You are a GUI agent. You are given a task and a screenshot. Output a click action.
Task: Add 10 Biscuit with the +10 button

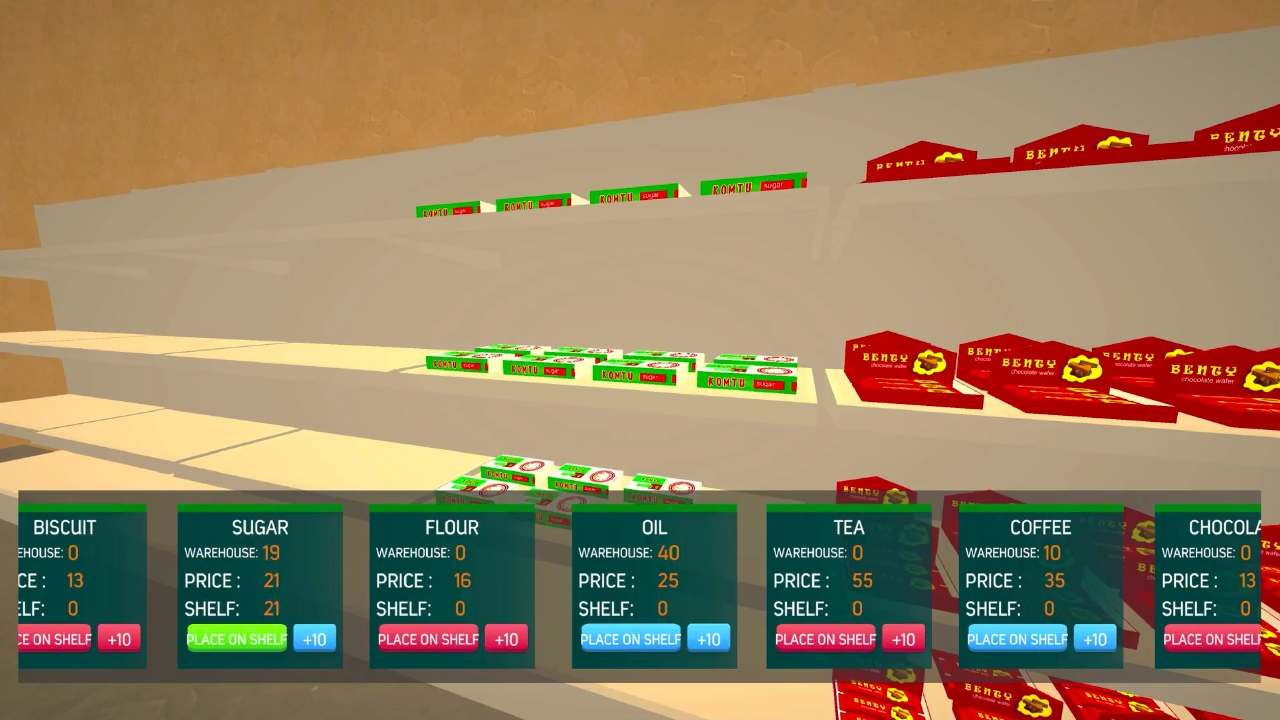click(119, 639)
